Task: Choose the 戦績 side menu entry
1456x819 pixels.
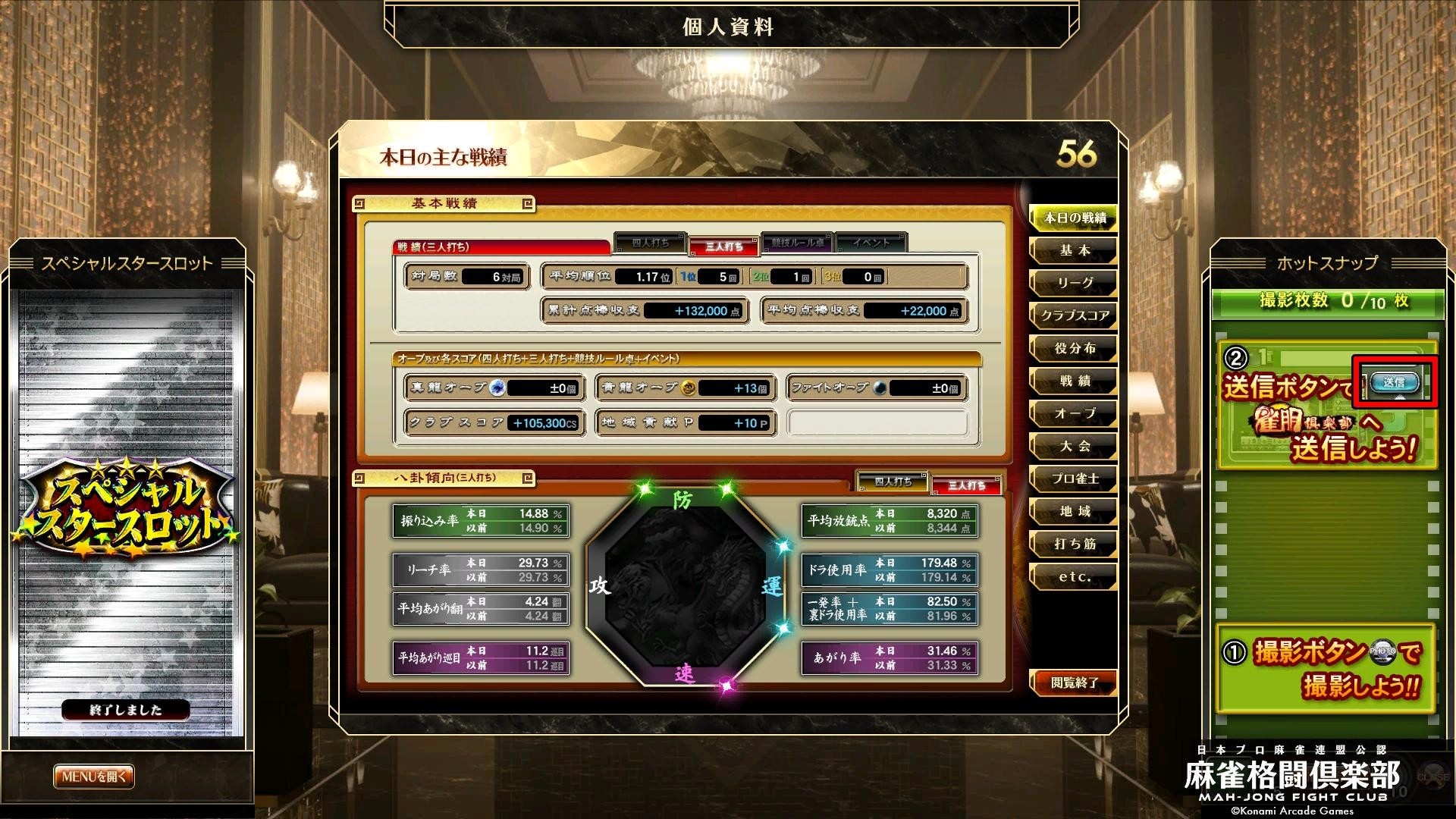Action: click(1074, 381)
